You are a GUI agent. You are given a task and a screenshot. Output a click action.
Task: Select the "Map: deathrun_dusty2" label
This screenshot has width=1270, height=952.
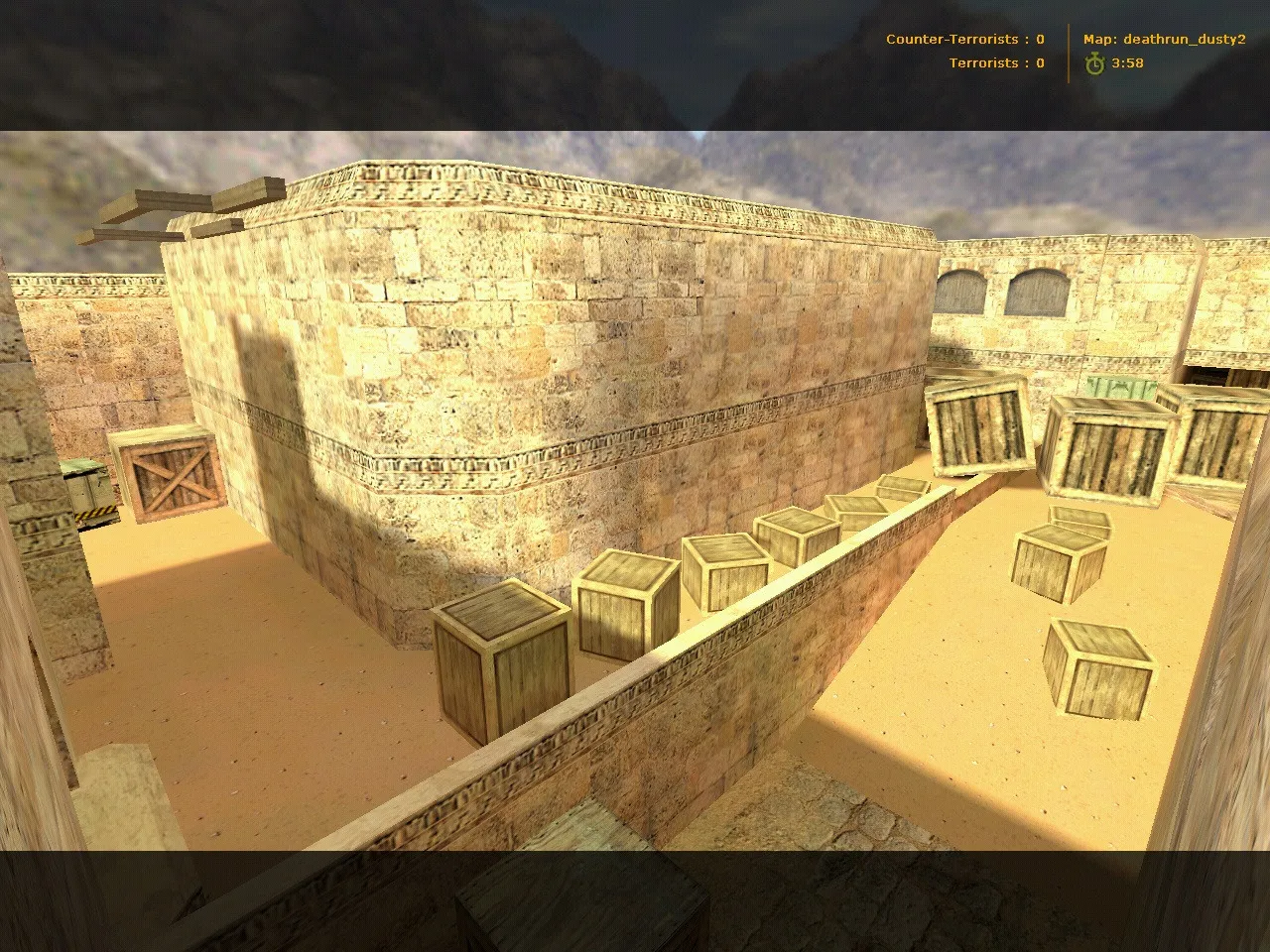[x=1164, y=40]
